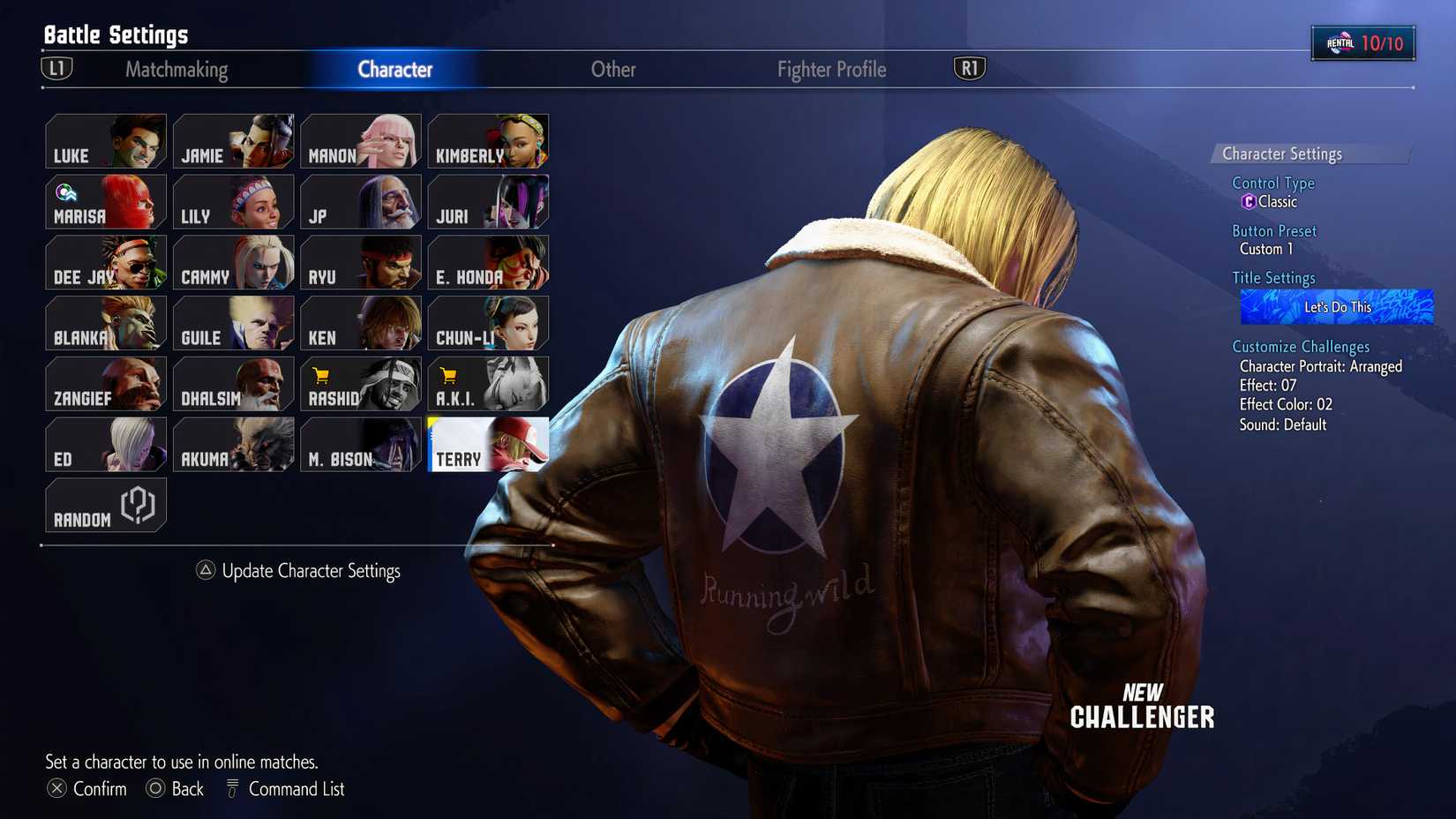Image resolution: width=1456 pixels, height=819 pixels.
Task: Open the Sound: Default selector
Action: (1281, 425)
